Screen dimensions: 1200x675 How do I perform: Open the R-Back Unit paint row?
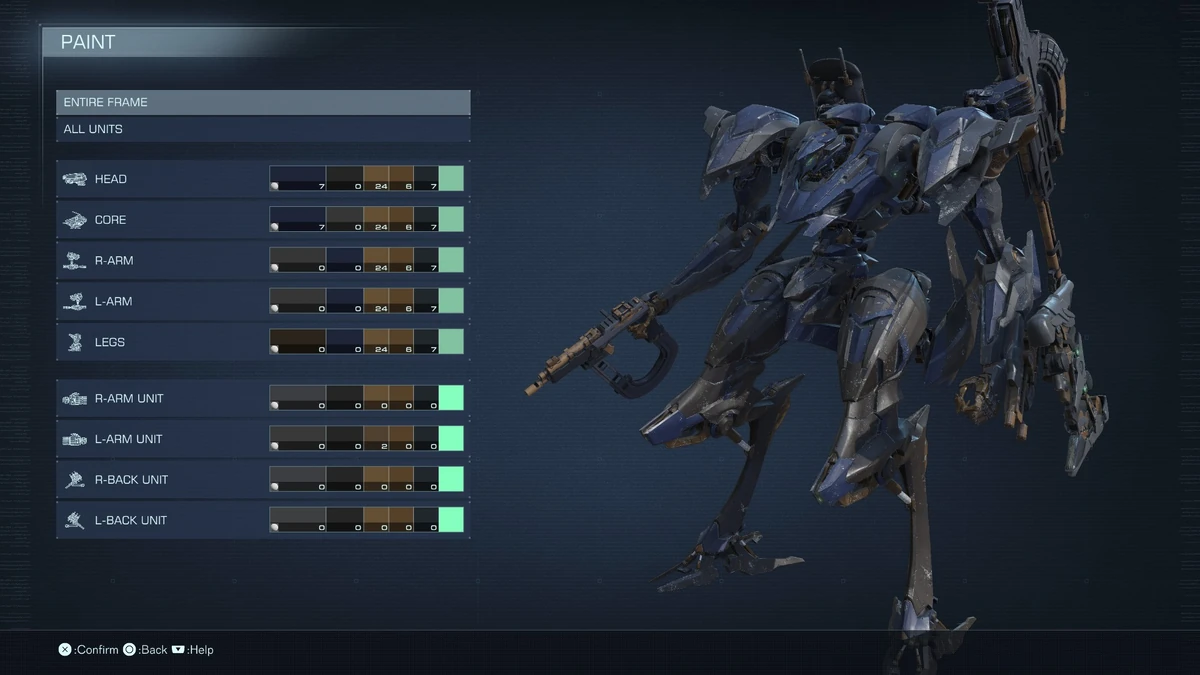click(160, 480)
